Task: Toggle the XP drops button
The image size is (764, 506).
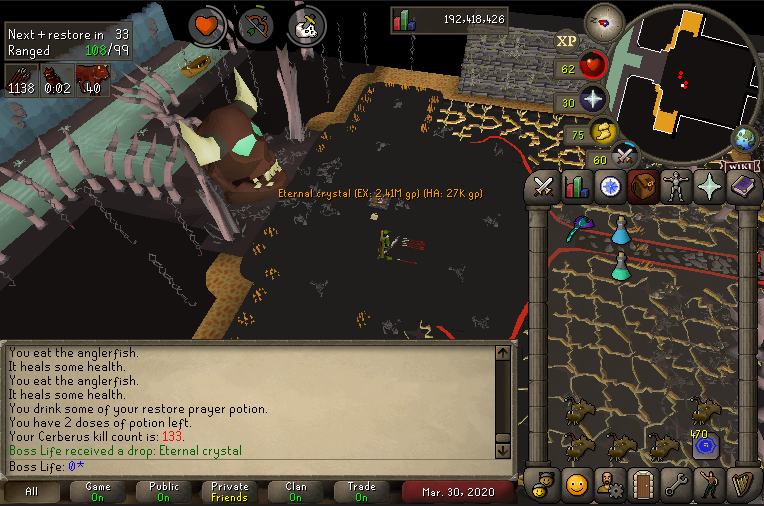Action: (x=566, y=41)
